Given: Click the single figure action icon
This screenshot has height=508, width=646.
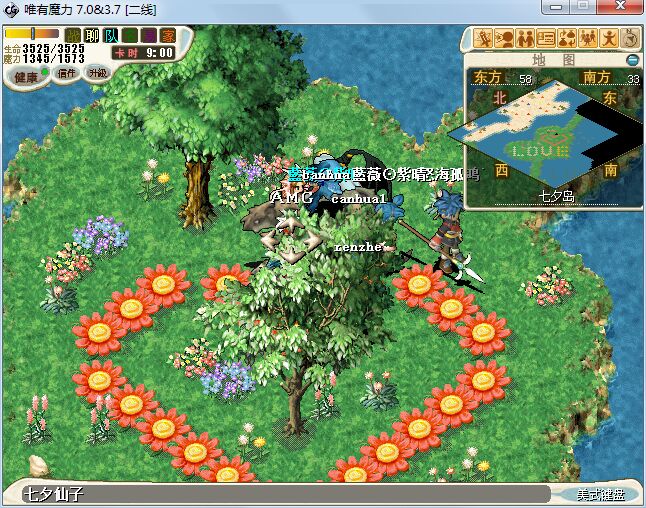Looking at the screenshot, I should click(x=610, y=39).
